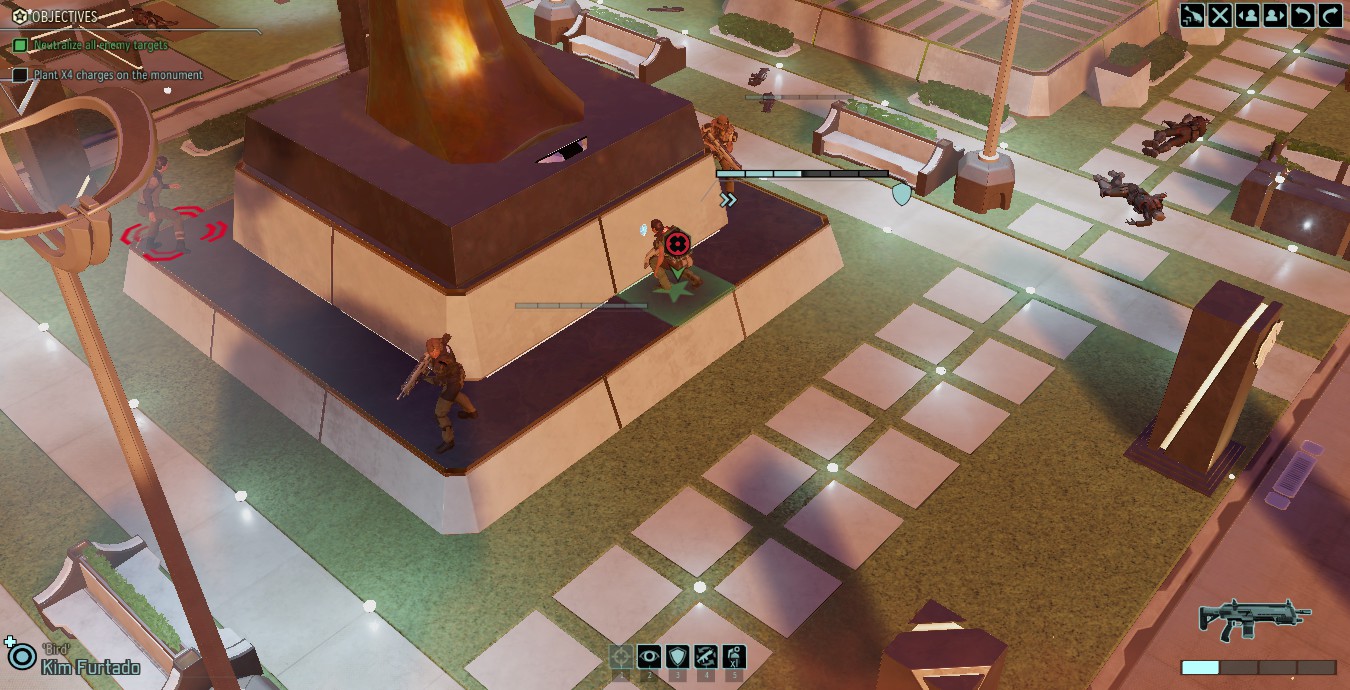This screenshot has height=690, width=1350.
Task: Reload weapon with the rifle-arrows icon
Action: click(705, 657)
